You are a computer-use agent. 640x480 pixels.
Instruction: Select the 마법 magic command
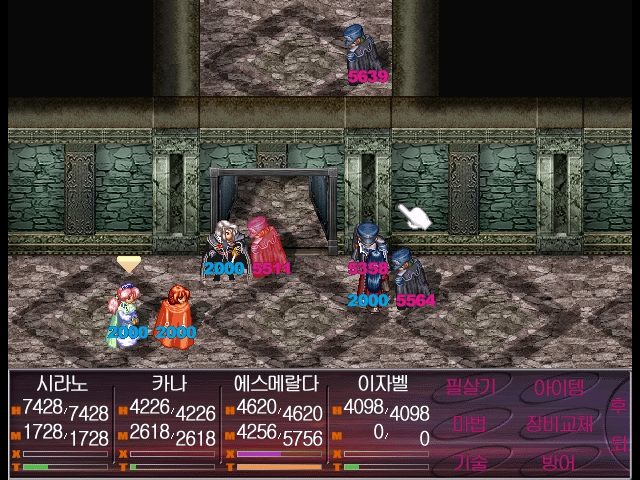470,424
